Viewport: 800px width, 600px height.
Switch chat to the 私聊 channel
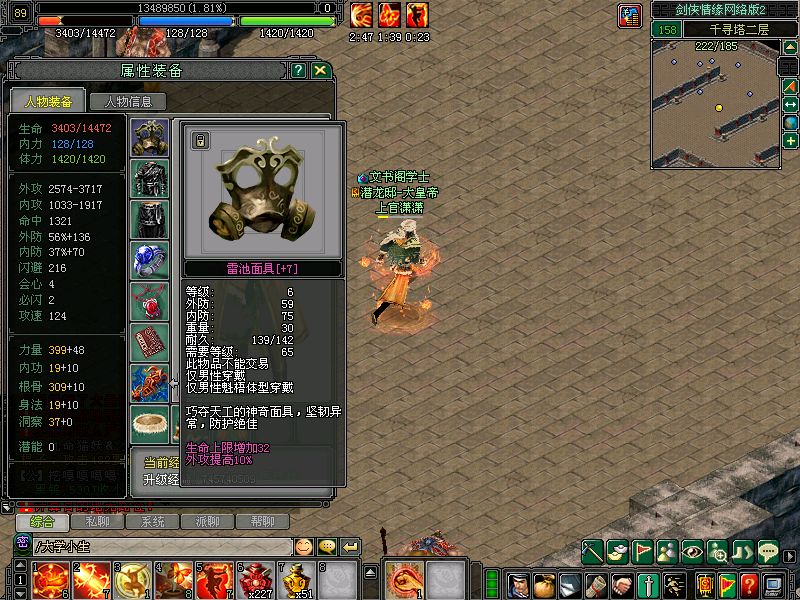97,522
